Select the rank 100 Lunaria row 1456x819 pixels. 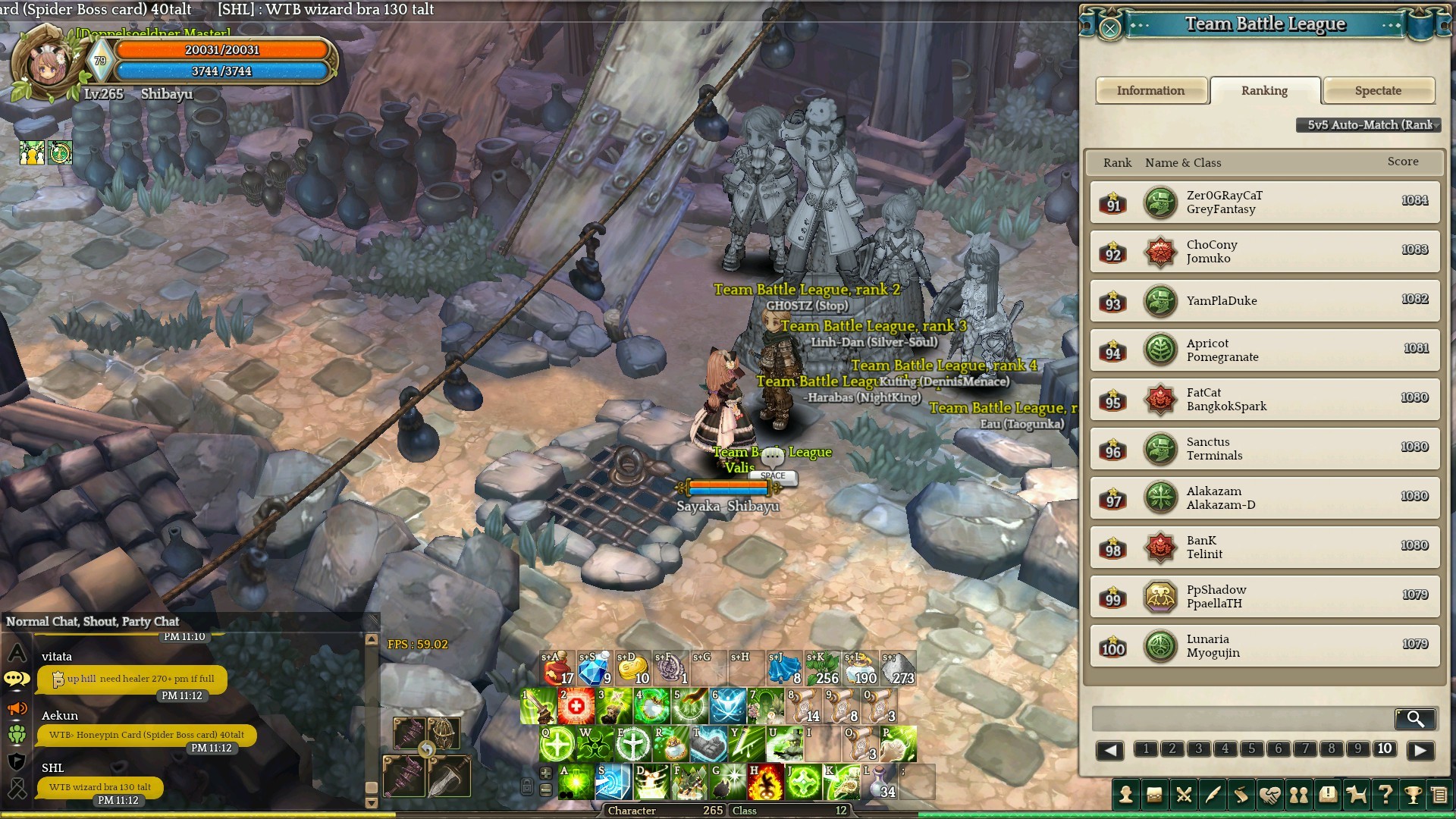click(x=1264, y=646)
